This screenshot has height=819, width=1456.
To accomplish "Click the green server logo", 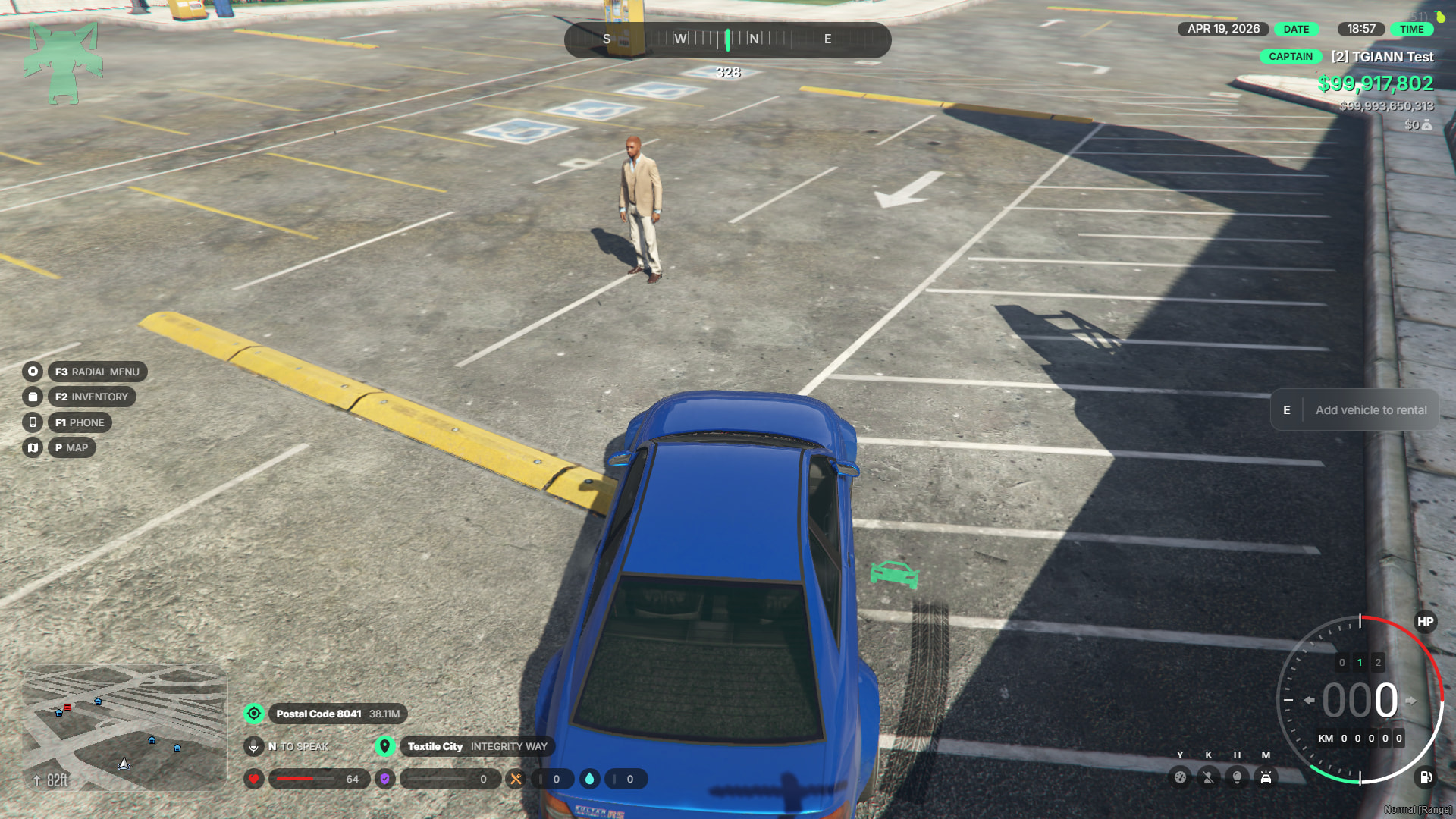I will coord(63,62).
